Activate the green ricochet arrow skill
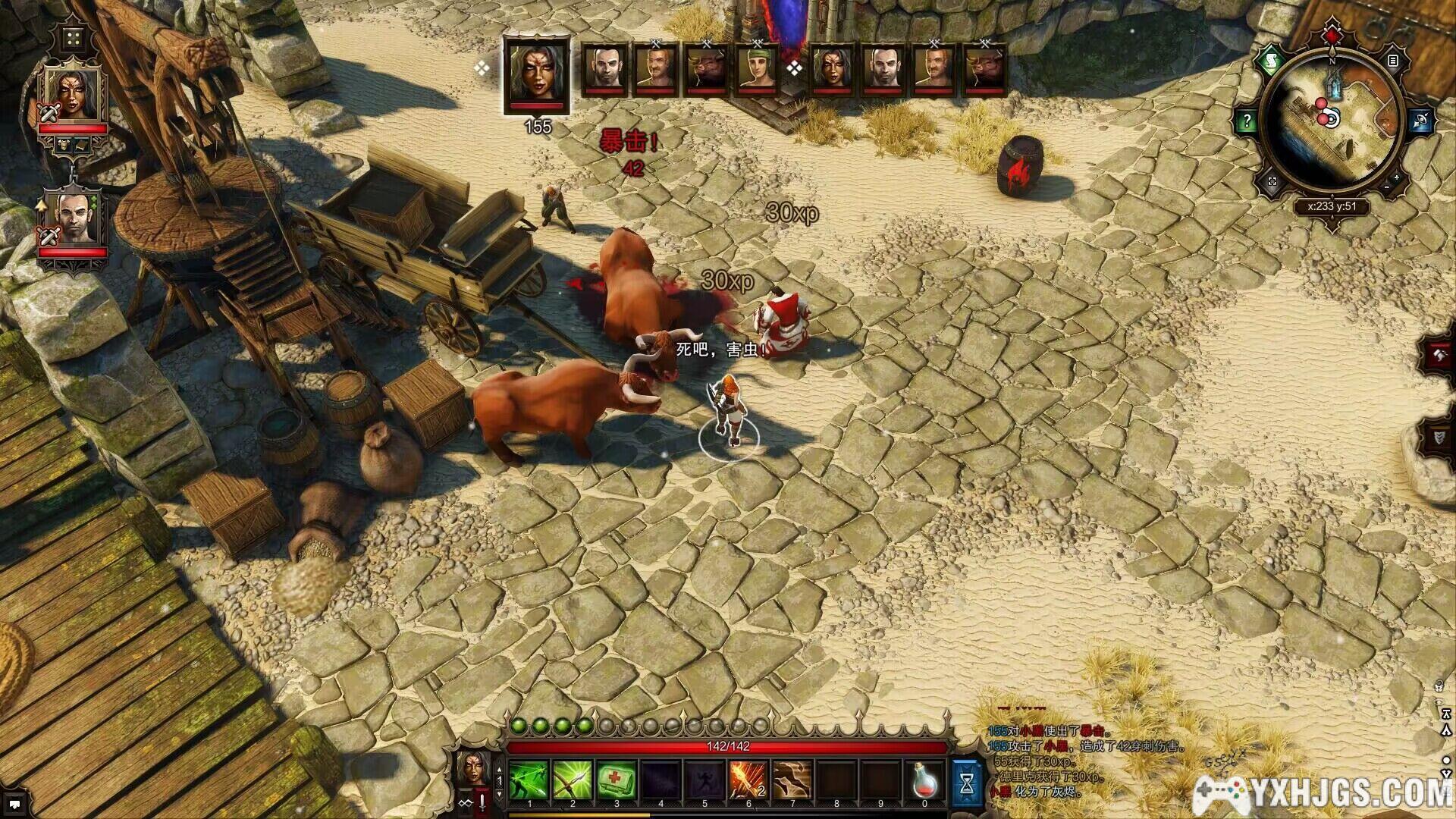Screen dimensions: 1456x819 (x=529, y=780)
